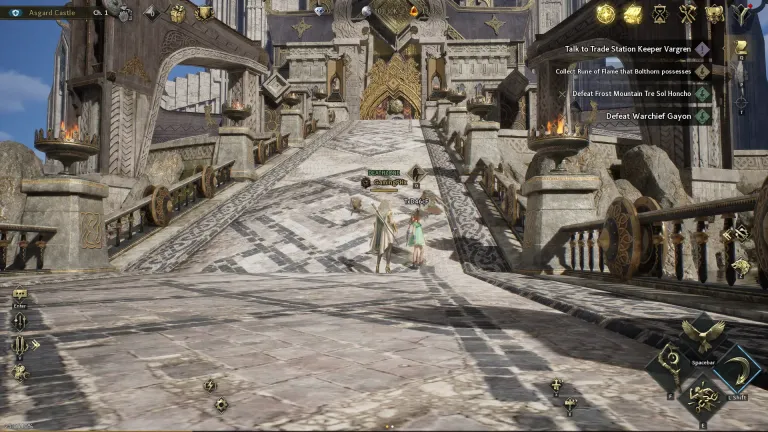Open the golden bag inventory icon
Image resolution: width=768 pixels, height=432 pixels.
coord(714,13)
